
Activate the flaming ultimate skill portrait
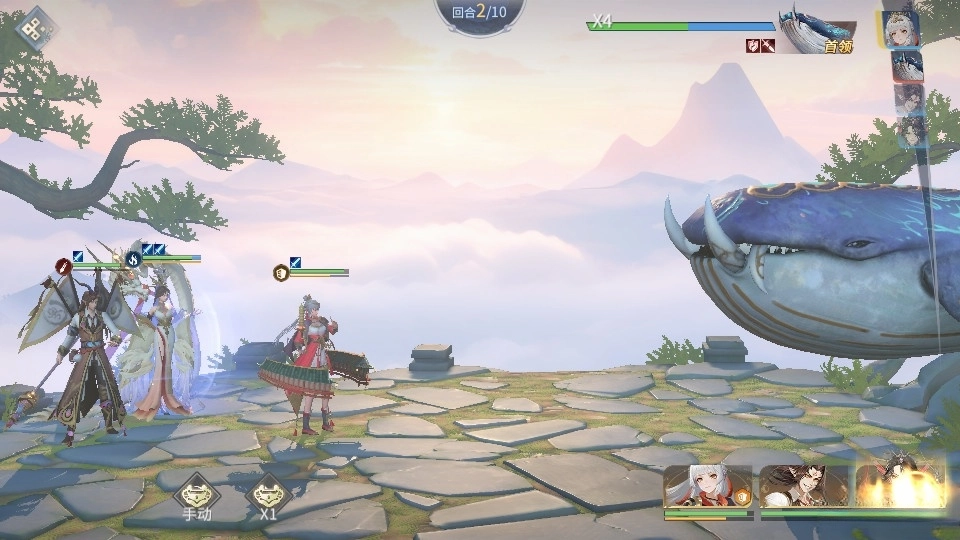(x=901, y=486)
